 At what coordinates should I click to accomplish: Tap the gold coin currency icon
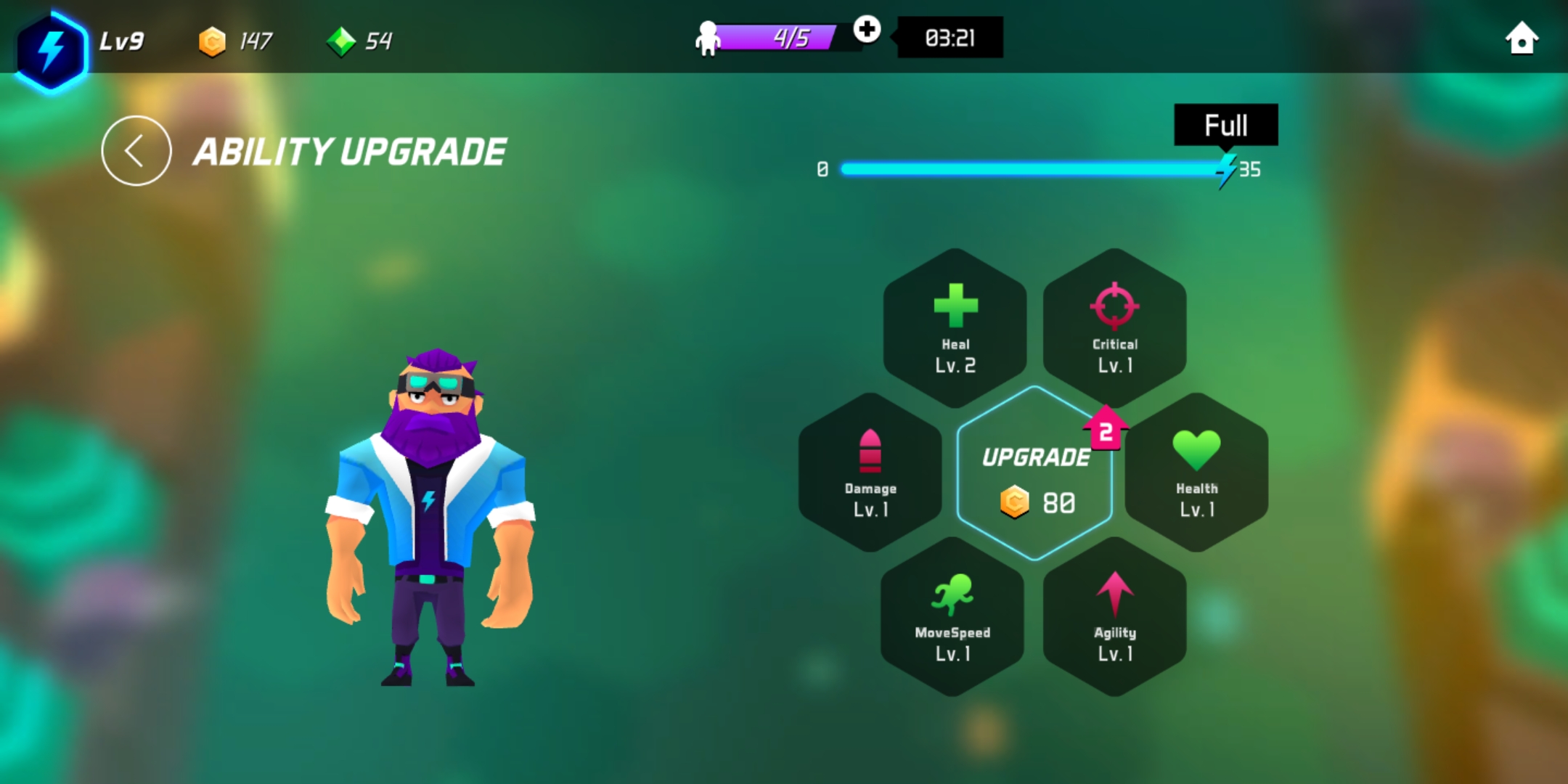(x=212, y=41)
